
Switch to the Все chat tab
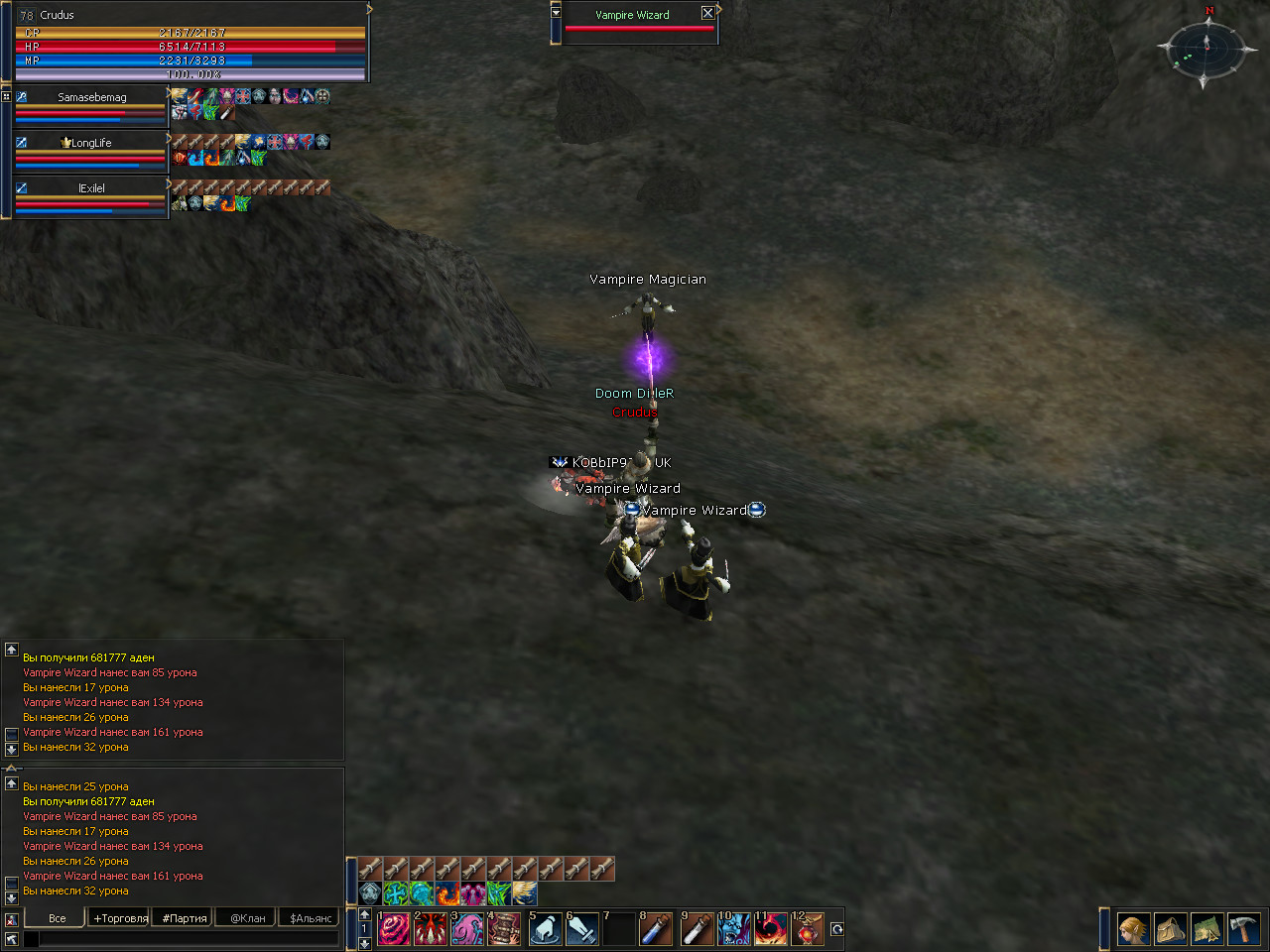click(x=58, y=918)
